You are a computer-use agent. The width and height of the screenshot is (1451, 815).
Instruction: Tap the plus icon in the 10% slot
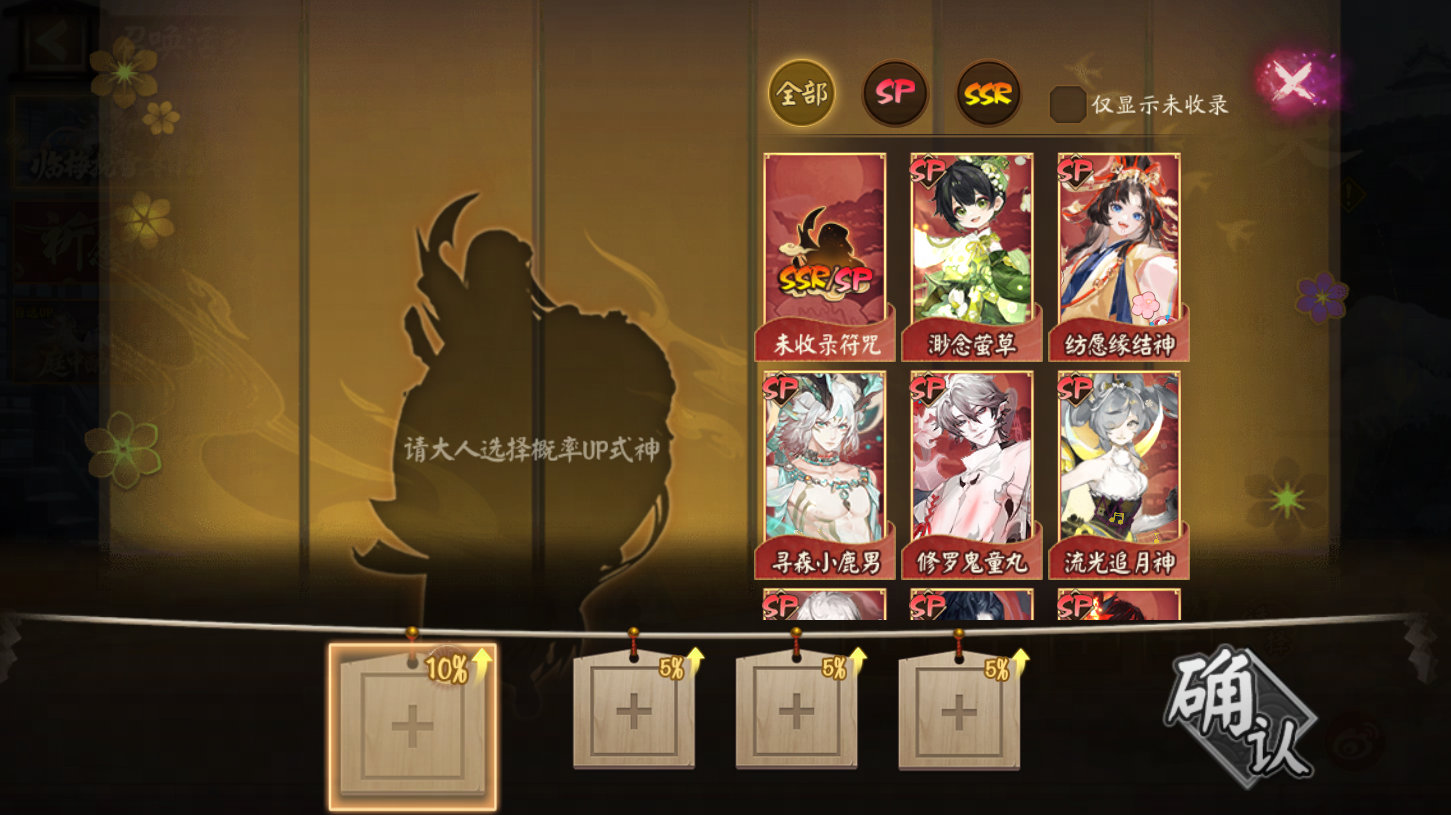(x=412, y=722)
